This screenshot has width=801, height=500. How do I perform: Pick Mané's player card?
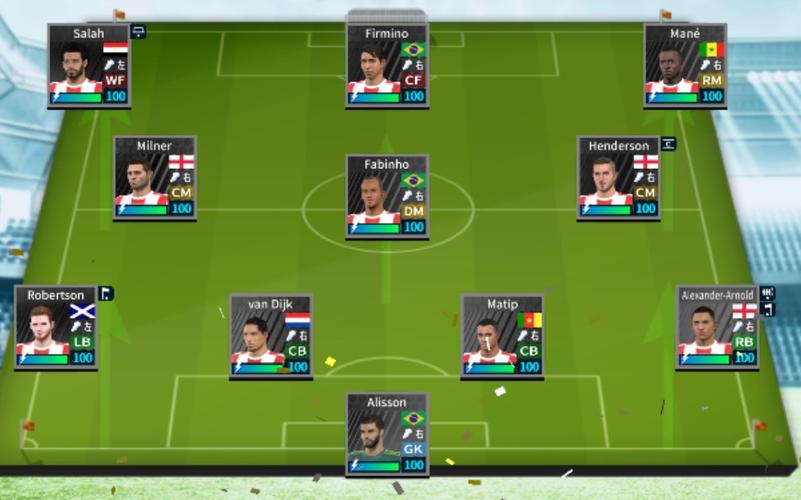pyautogui.click(x=684, y=66)
